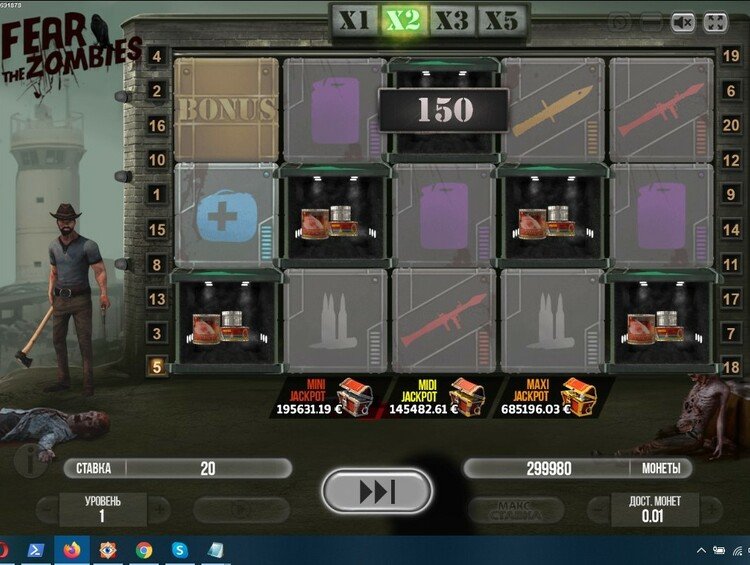Raise the coin value with plus
The width and height of the screenshot is (750, 565).
pyautogui.click(x=713, y=509)
